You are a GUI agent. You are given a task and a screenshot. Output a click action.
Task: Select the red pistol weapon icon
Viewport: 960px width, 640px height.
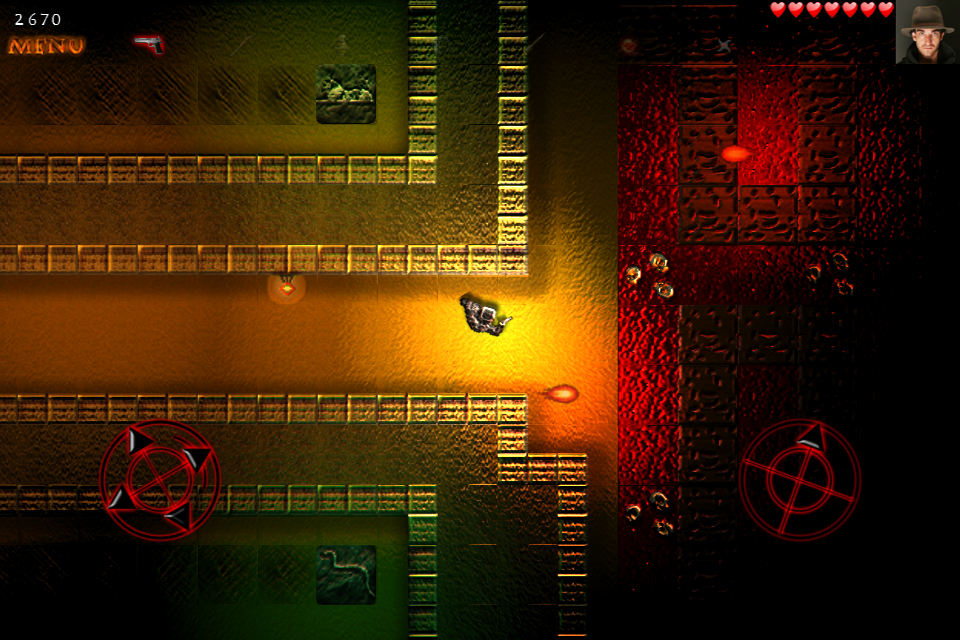(x=149, y=44)
